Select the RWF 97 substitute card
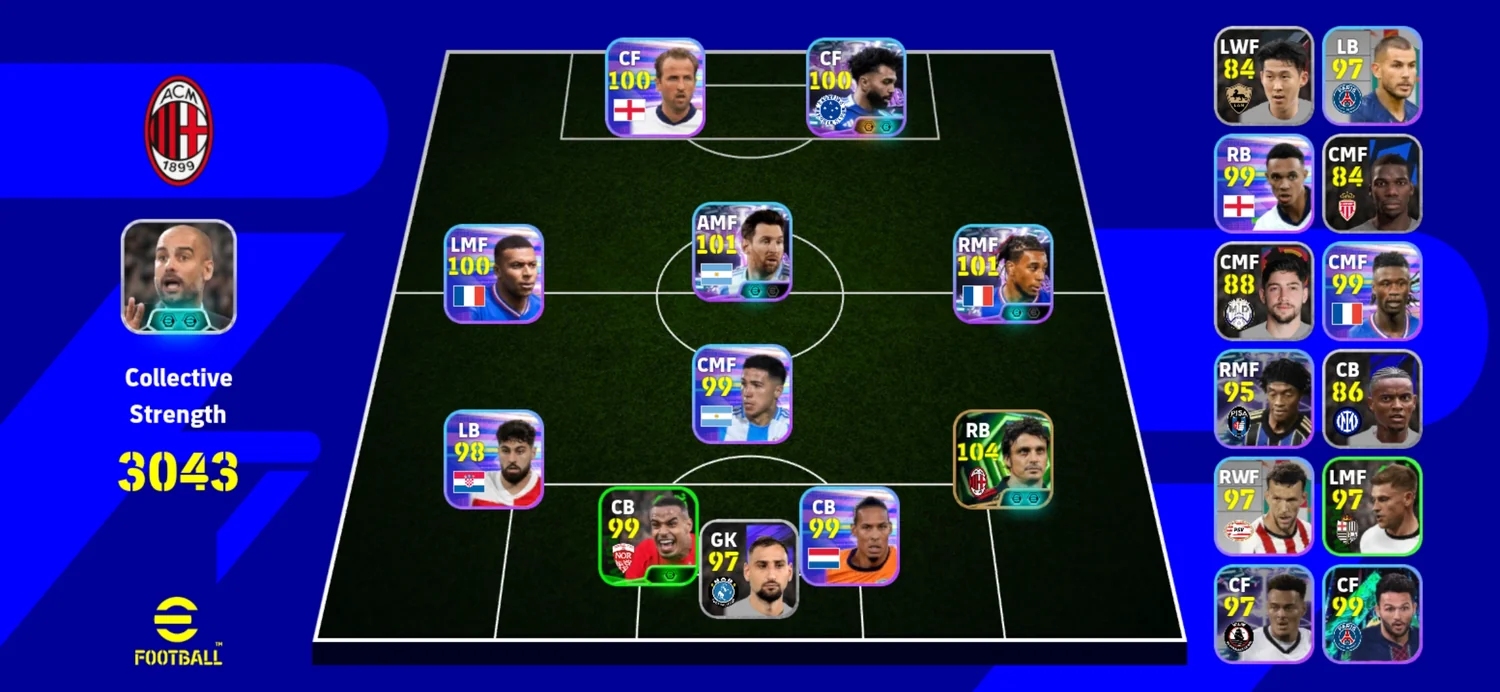The width and height of the screenshot is (1500, 692). click(1263, 507)
